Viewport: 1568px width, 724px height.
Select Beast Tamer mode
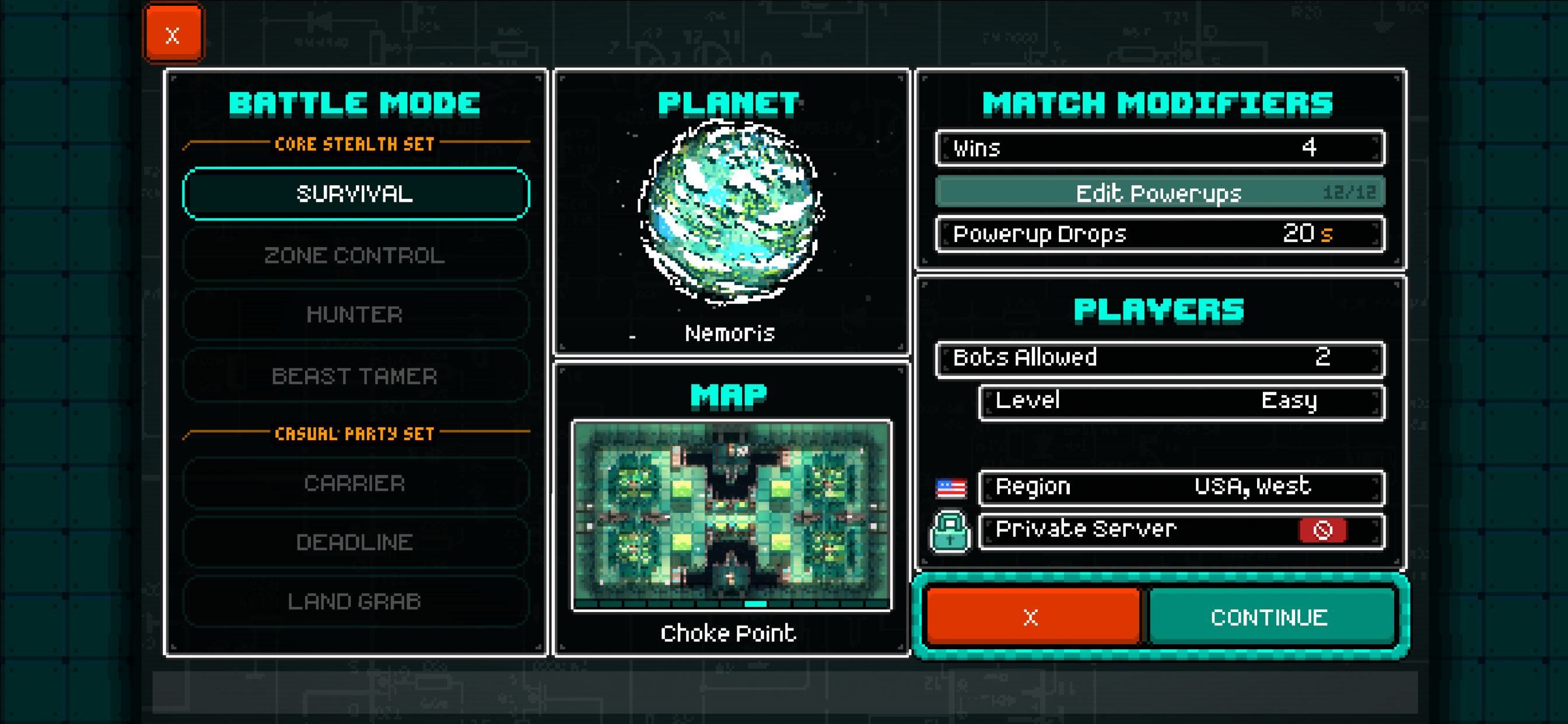pos(355,376)
